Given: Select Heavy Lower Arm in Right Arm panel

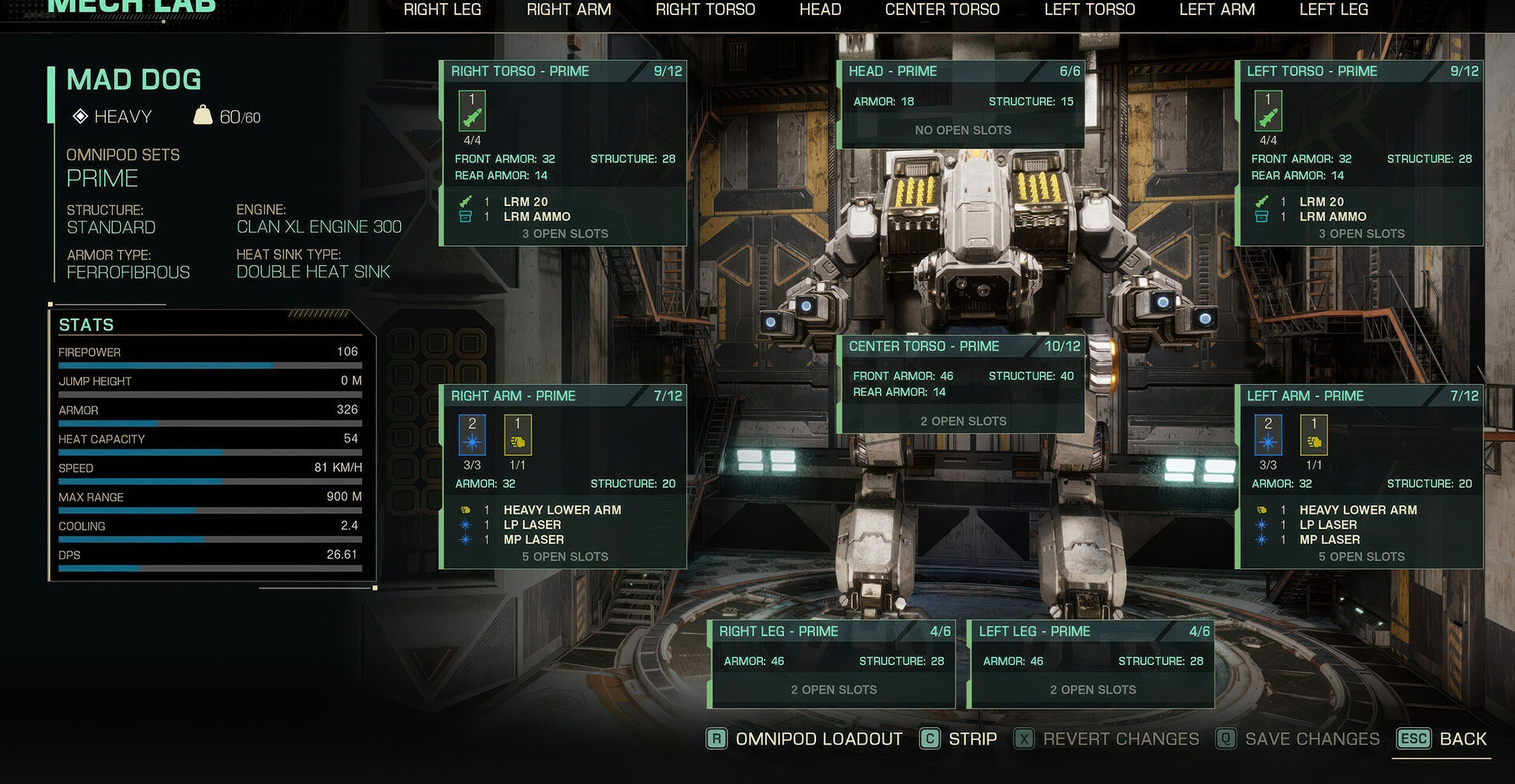Looking at the screenshot, I should coord(562,510).
